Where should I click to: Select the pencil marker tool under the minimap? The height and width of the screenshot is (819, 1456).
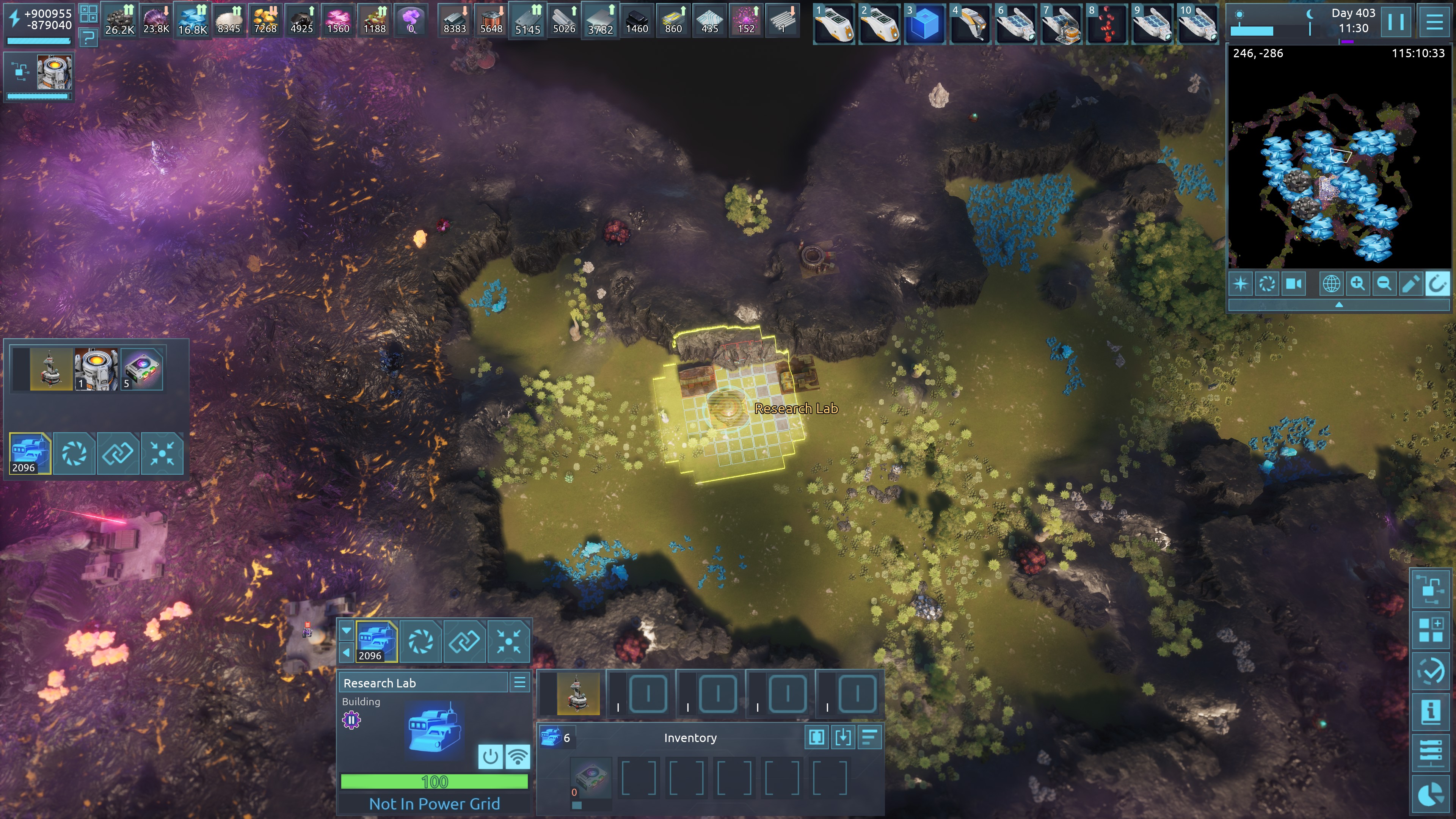tap(1410, 283)
